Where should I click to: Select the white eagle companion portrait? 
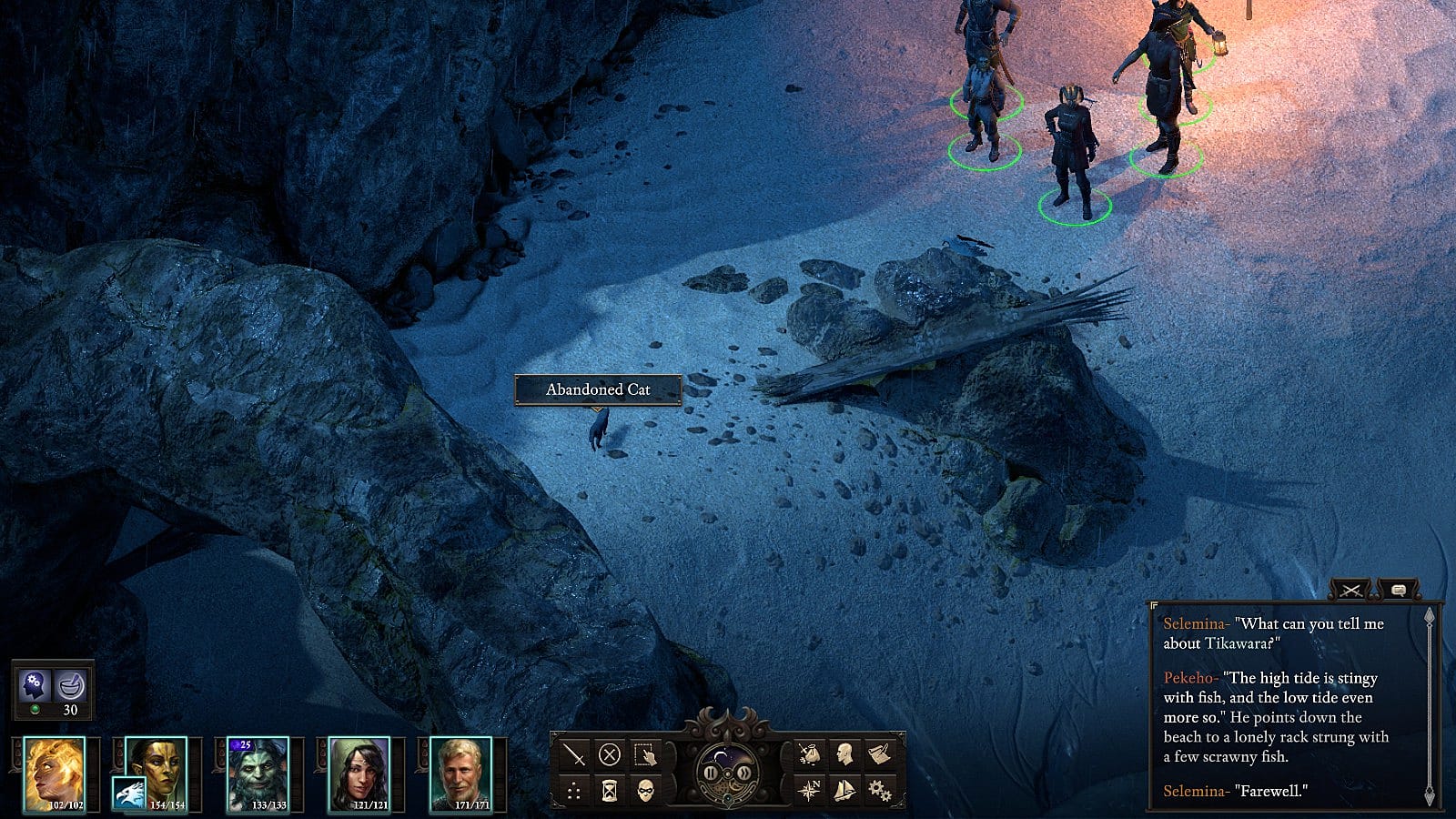click(128, 794)
